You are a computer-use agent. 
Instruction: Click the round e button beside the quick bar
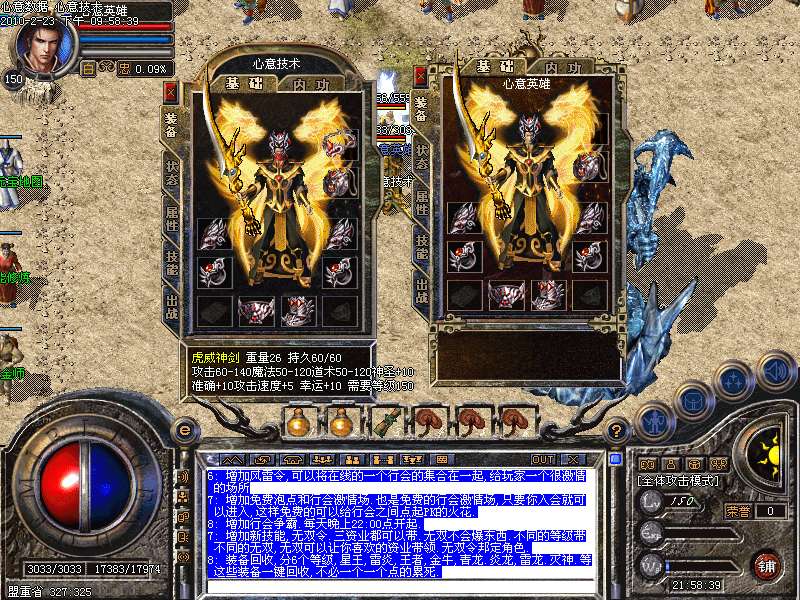pyautogui.click(x=184, y=430)
